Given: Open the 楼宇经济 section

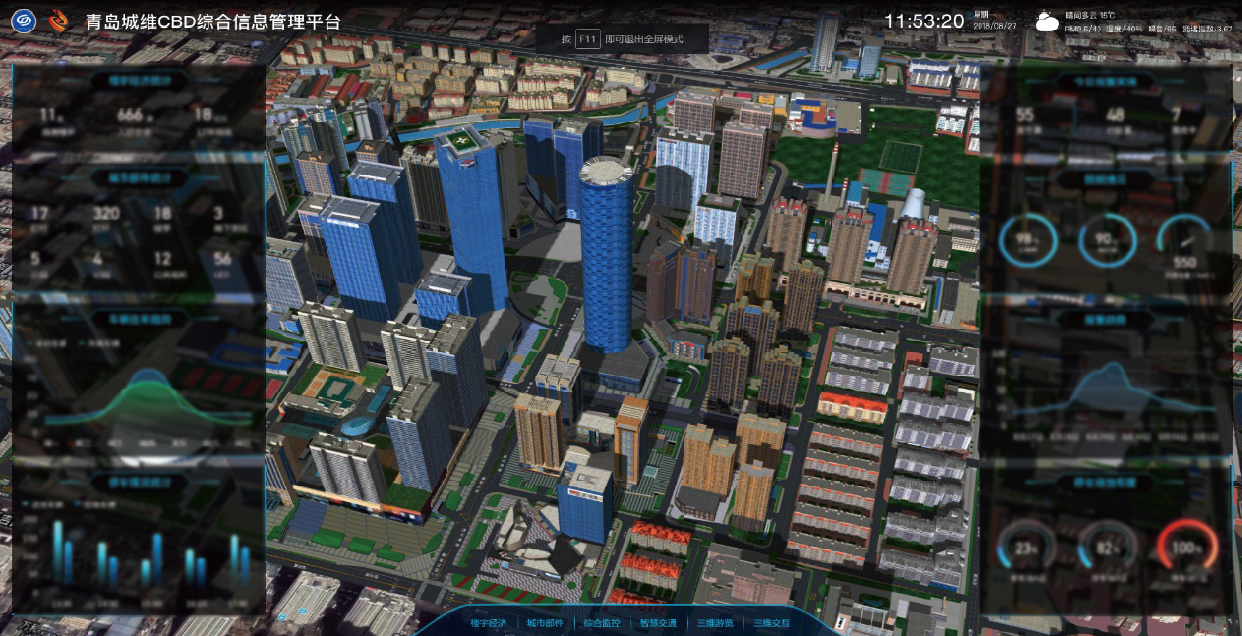Looking at the screenshot, I should coord(489,623).
